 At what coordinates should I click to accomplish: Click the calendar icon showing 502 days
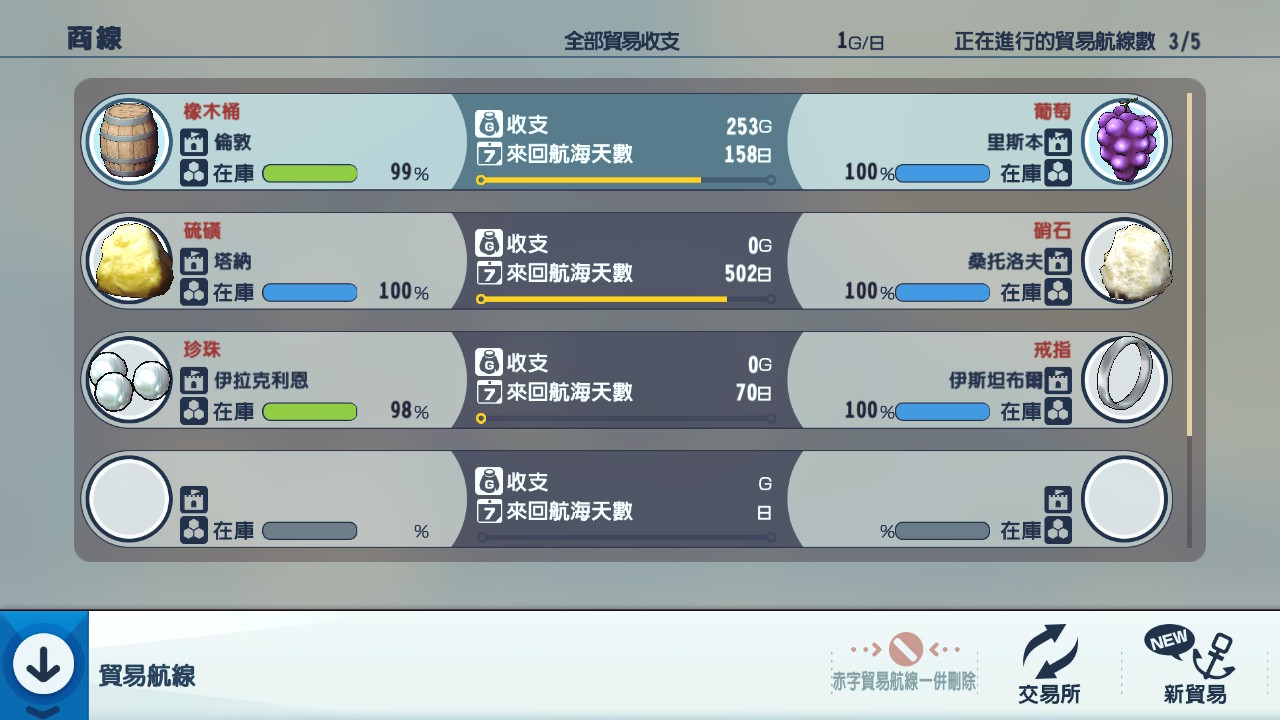489,274
